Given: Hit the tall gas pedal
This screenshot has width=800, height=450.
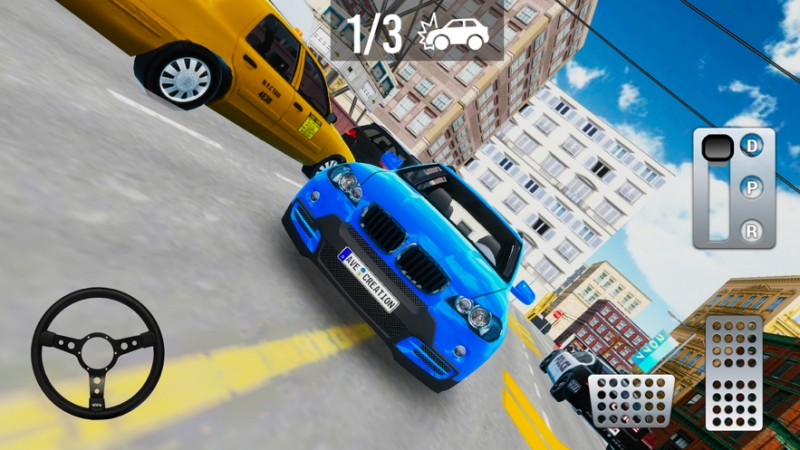Looking at the screenshot, I should point(734,373).
